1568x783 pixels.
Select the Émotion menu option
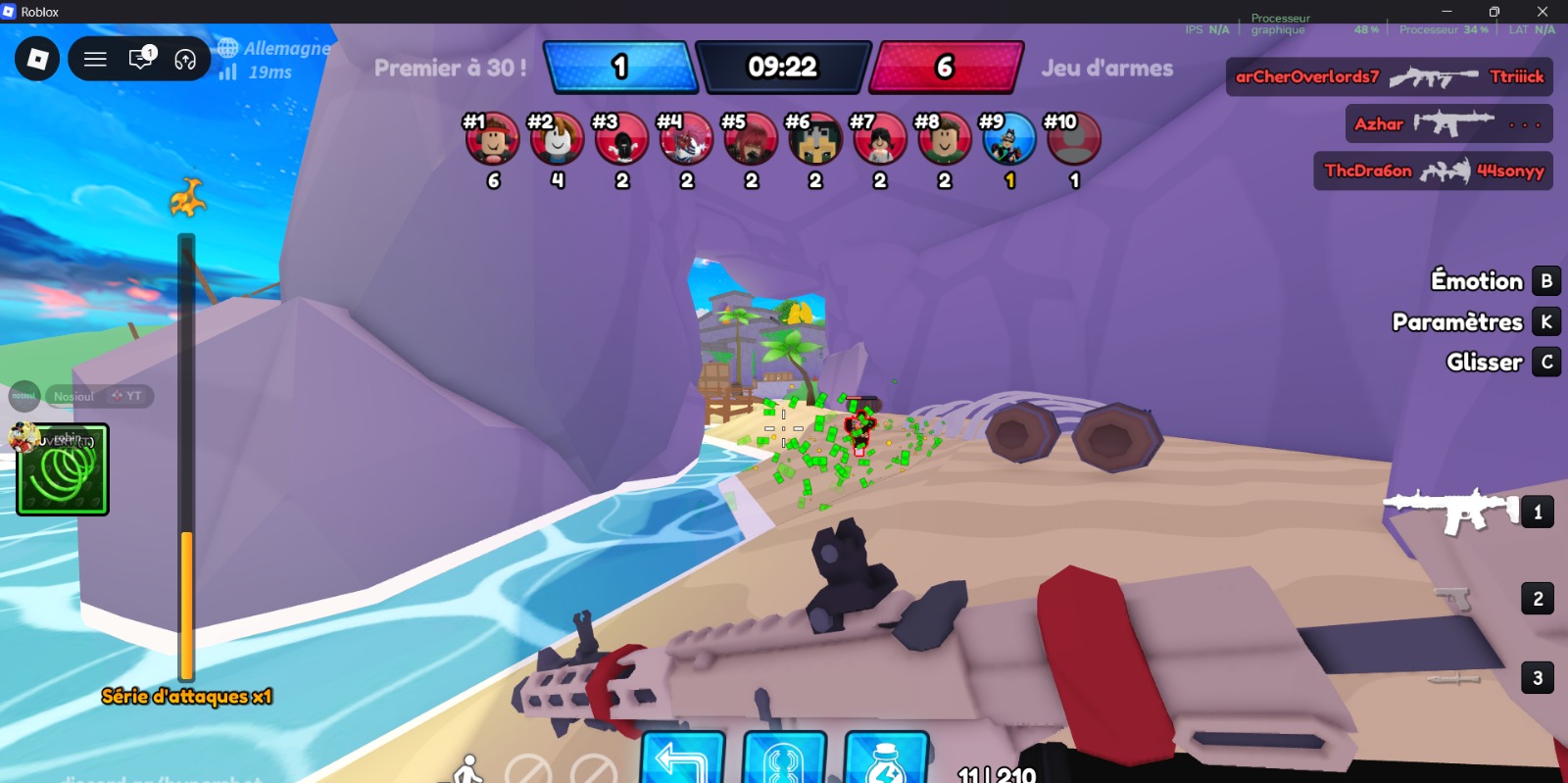(1475, 281)
